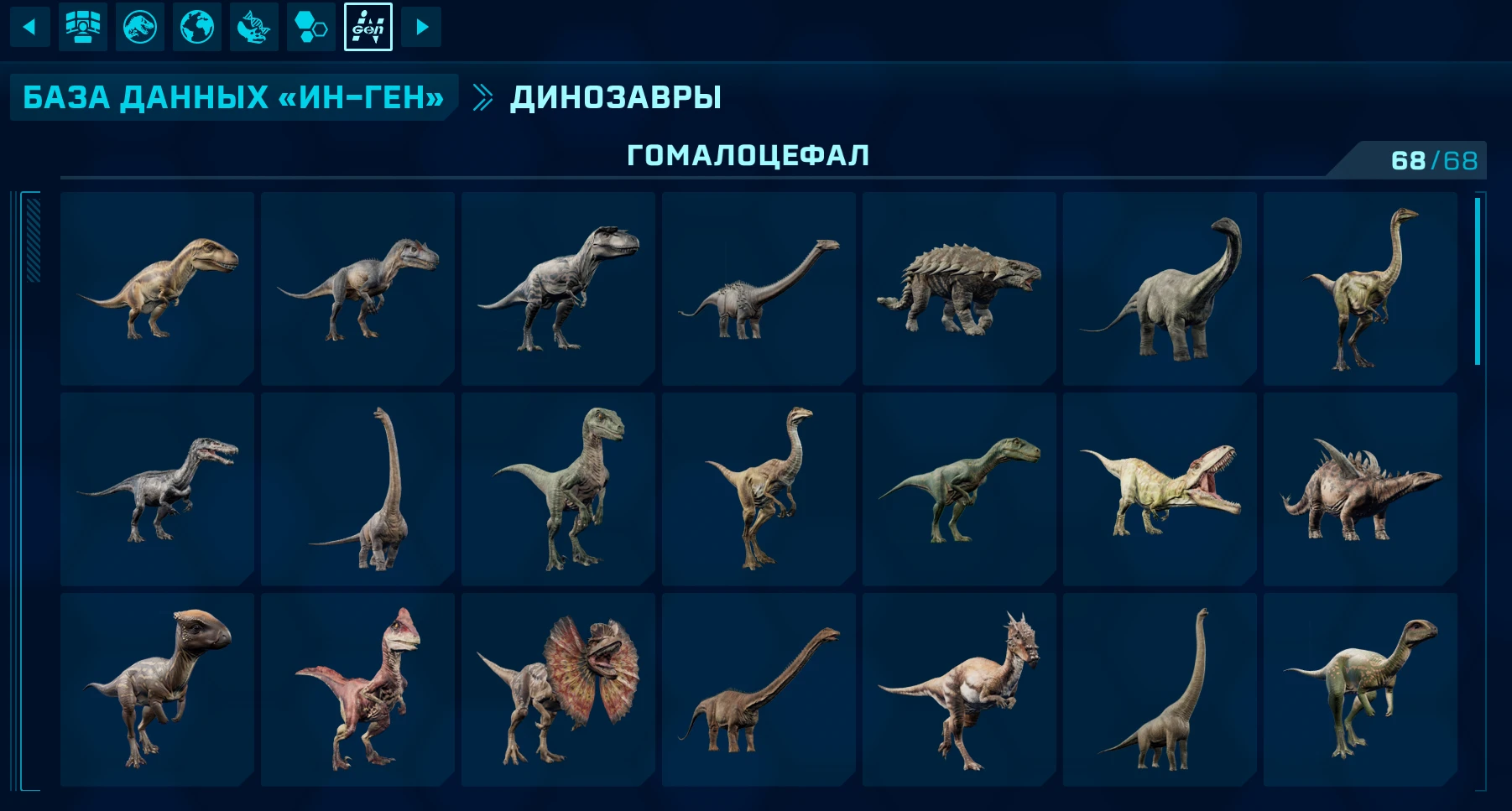Select the DNA research icon
This screenshot has height=811, width=1512.
click(x=253, y=26)
